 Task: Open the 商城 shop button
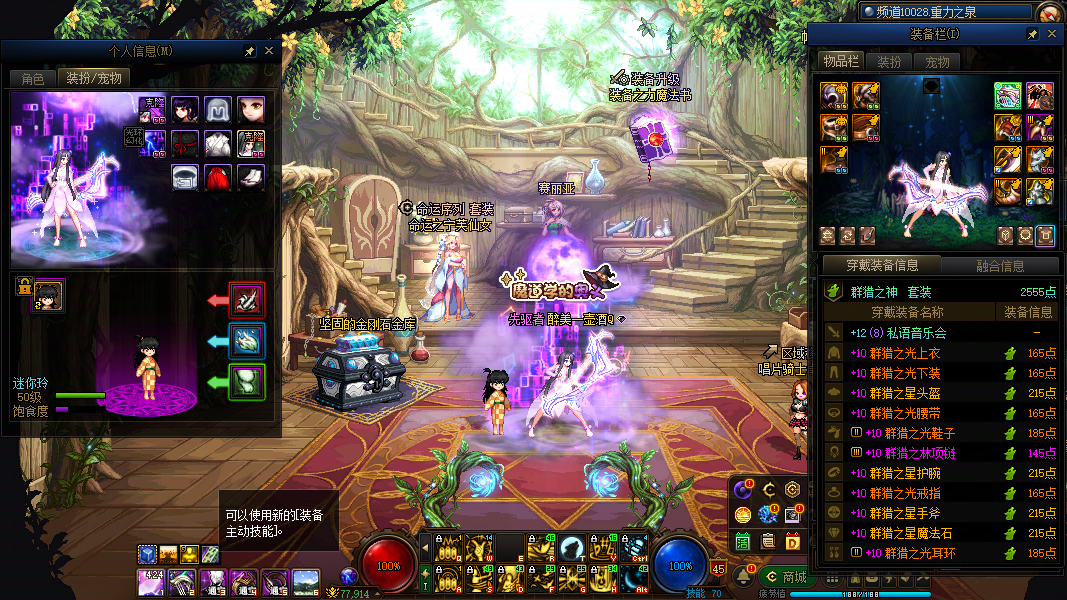click(x=783, y=577)
